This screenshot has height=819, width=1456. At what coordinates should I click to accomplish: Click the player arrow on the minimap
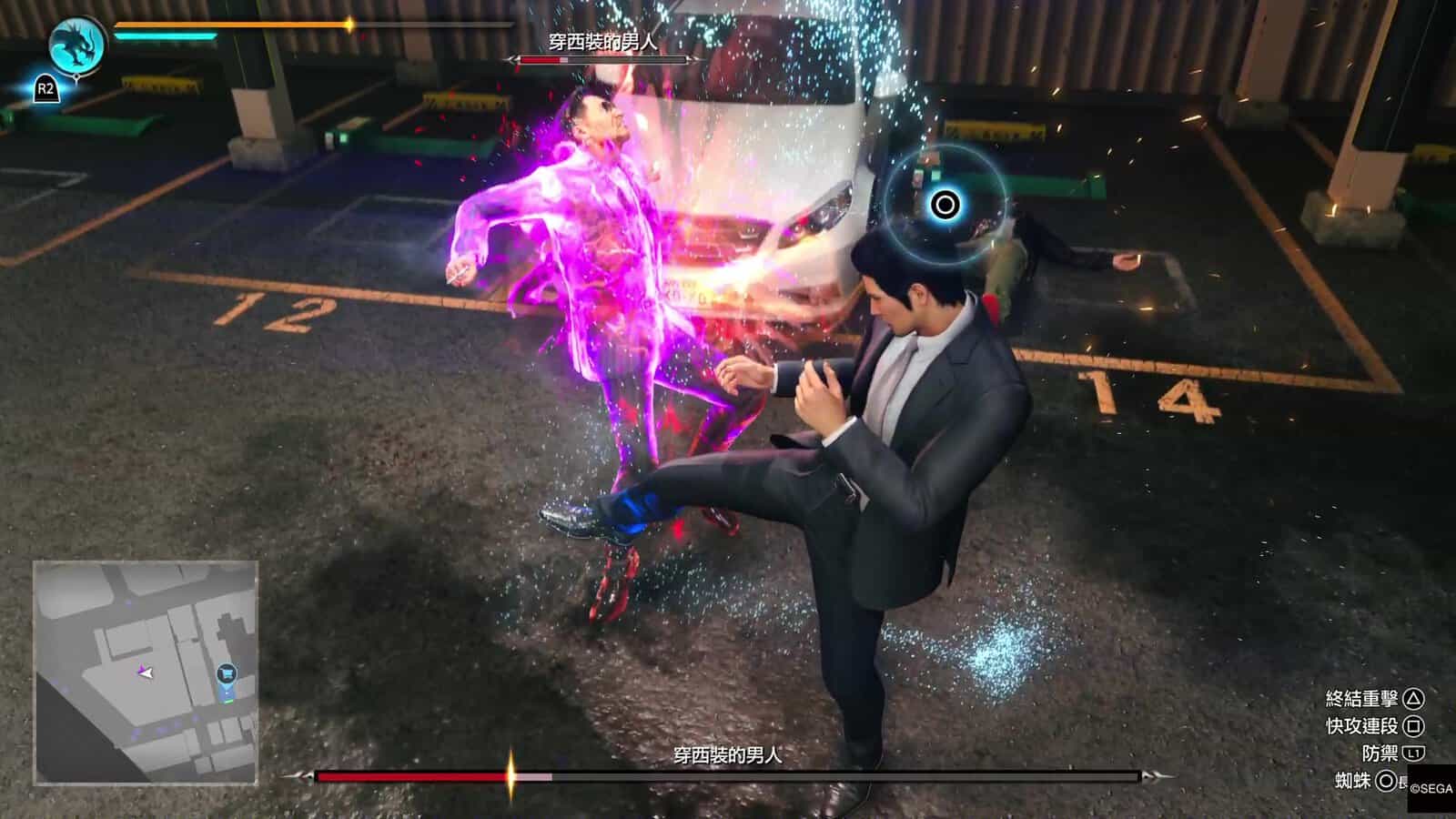[x=146, y=672]
